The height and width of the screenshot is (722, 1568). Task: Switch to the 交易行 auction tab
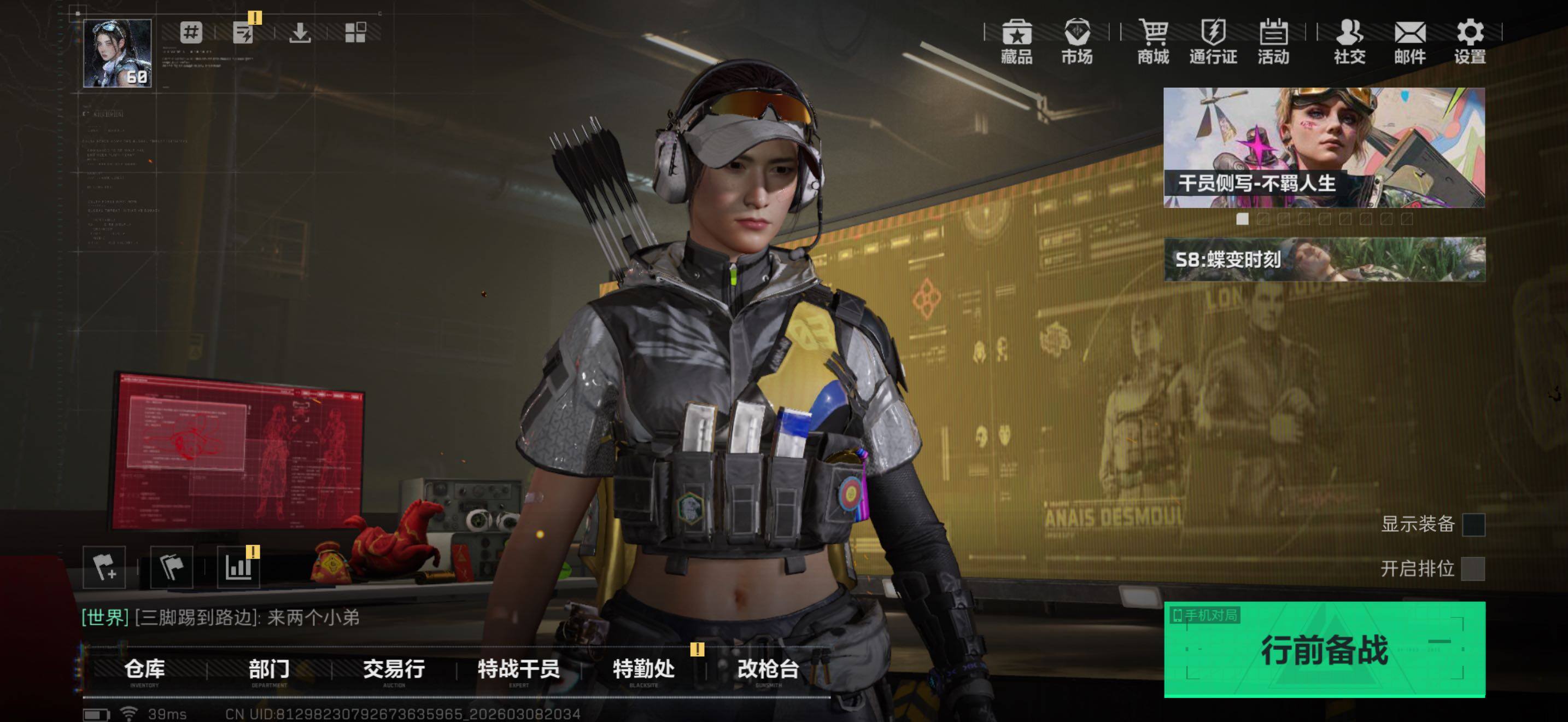coord(394,669)
